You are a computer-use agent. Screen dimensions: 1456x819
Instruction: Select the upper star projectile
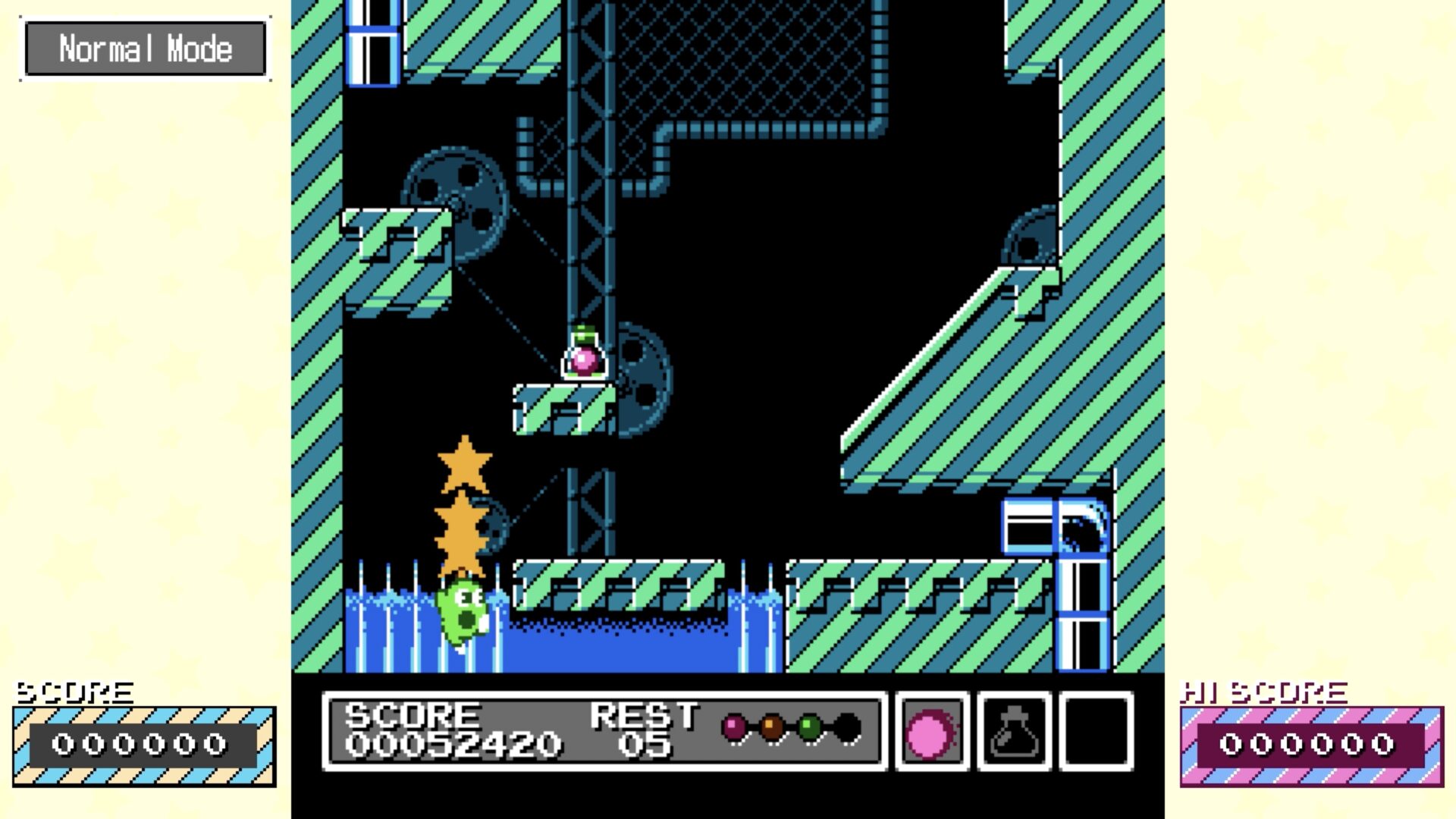coord(466,463)
